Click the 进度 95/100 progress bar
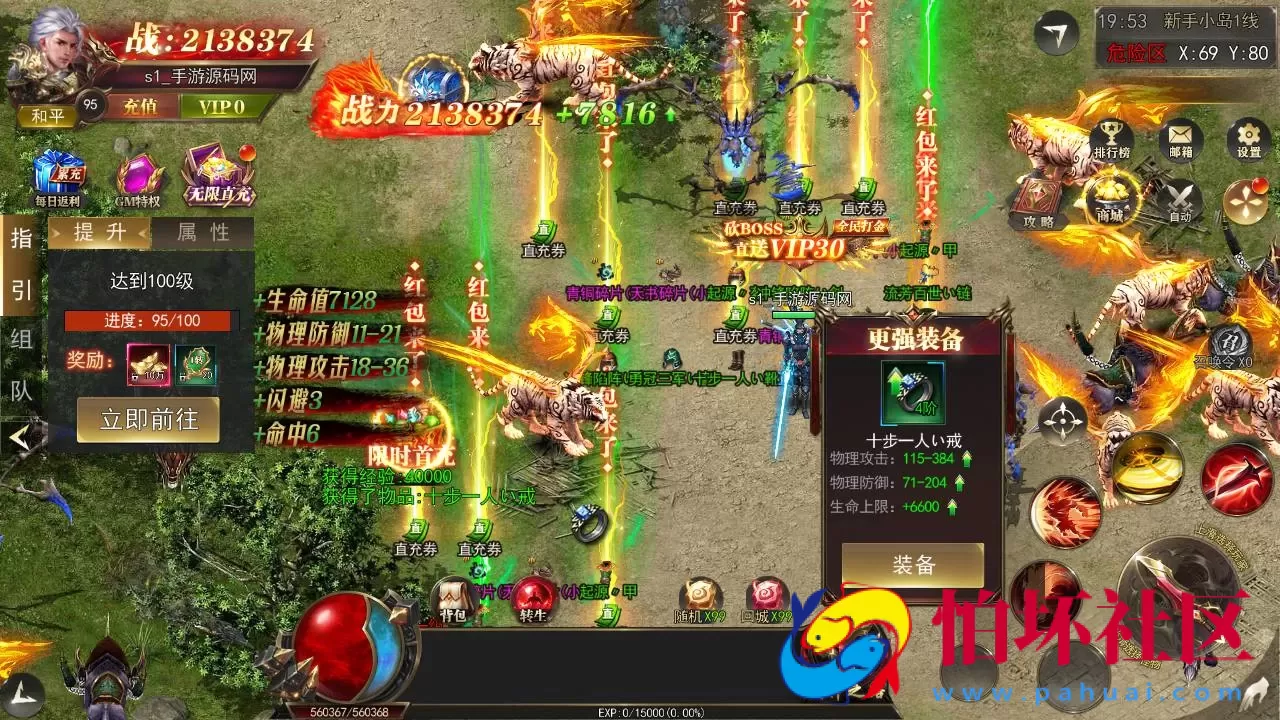The image size is (1280, 720). pyautogui.click(x=150, y=321)
